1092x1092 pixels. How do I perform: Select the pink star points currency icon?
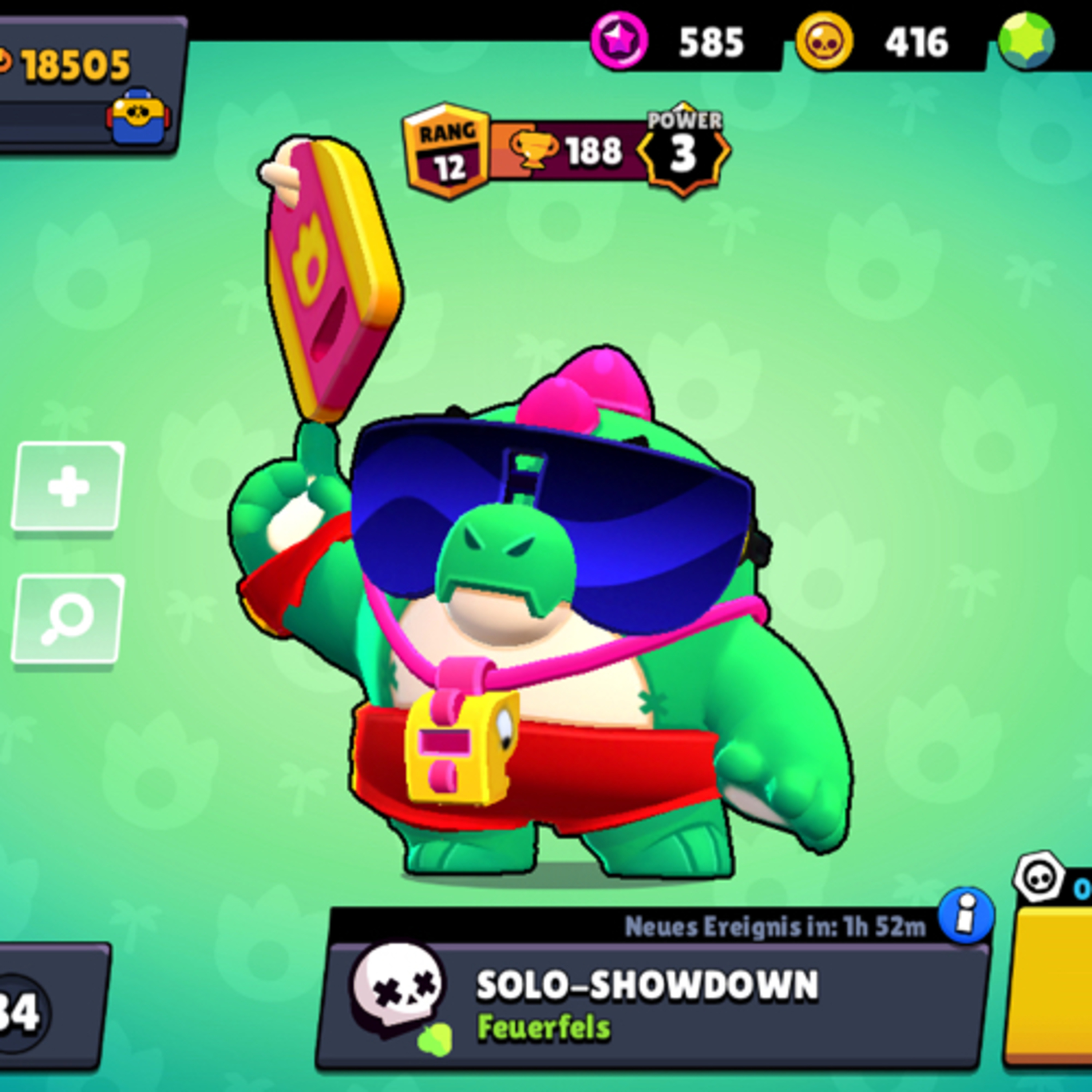click(619, 41)
